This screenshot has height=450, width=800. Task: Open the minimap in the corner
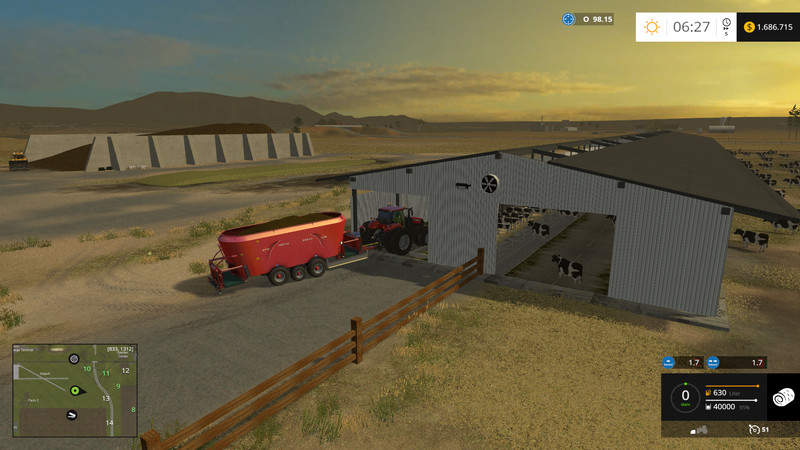coord(75,391)
